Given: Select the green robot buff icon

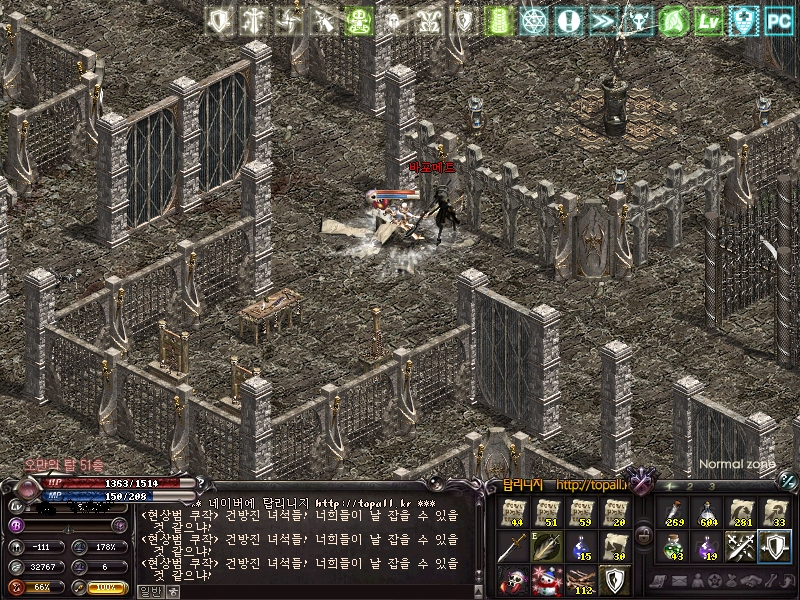Looking at the screenshot, I should pos(358,21).
